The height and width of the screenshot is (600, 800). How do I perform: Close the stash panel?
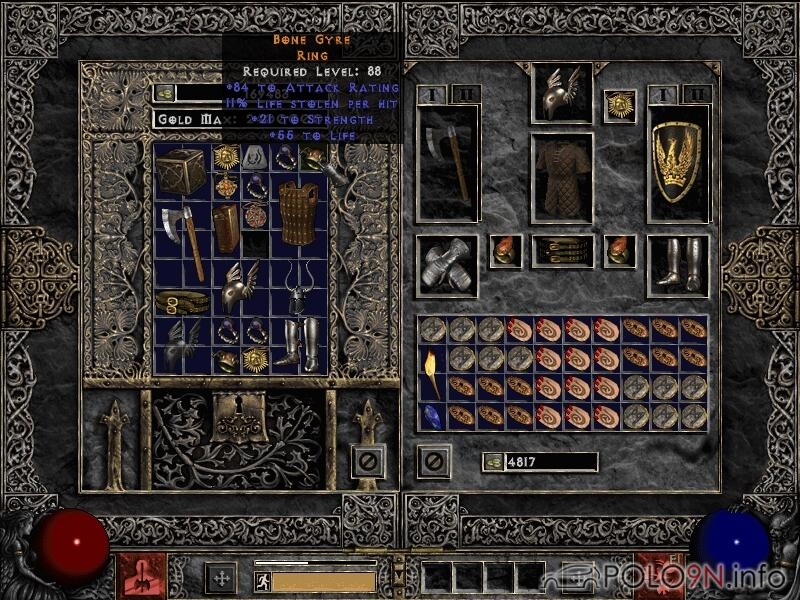tap(367, 461)
